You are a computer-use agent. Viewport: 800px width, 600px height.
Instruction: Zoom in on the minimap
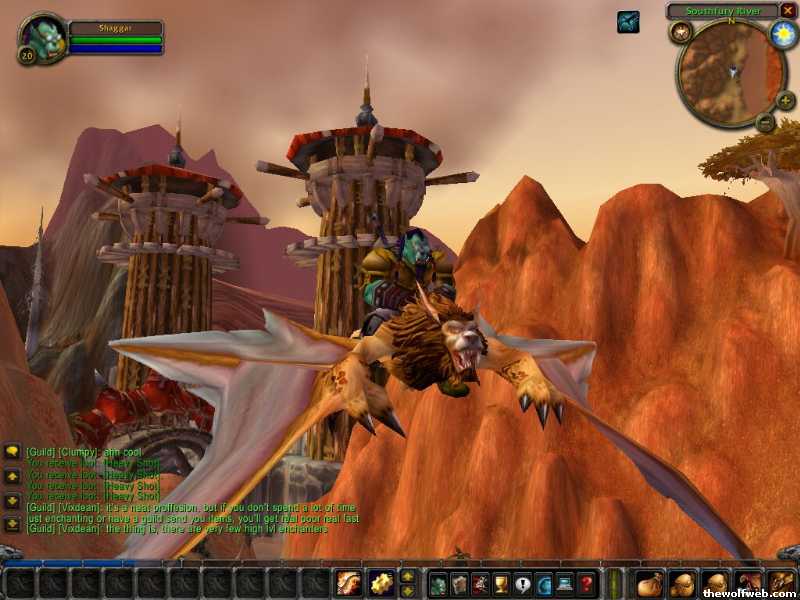click(785, 100)
